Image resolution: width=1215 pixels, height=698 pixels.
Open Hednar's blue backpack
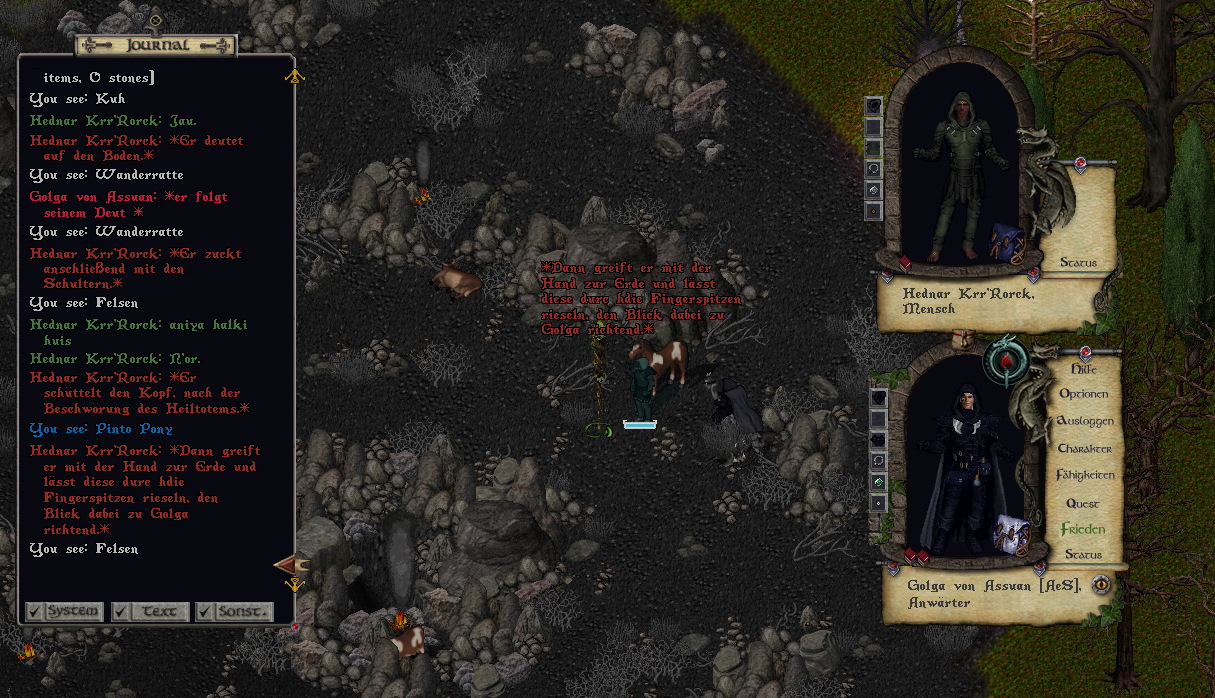click(x=1008, y=244)
